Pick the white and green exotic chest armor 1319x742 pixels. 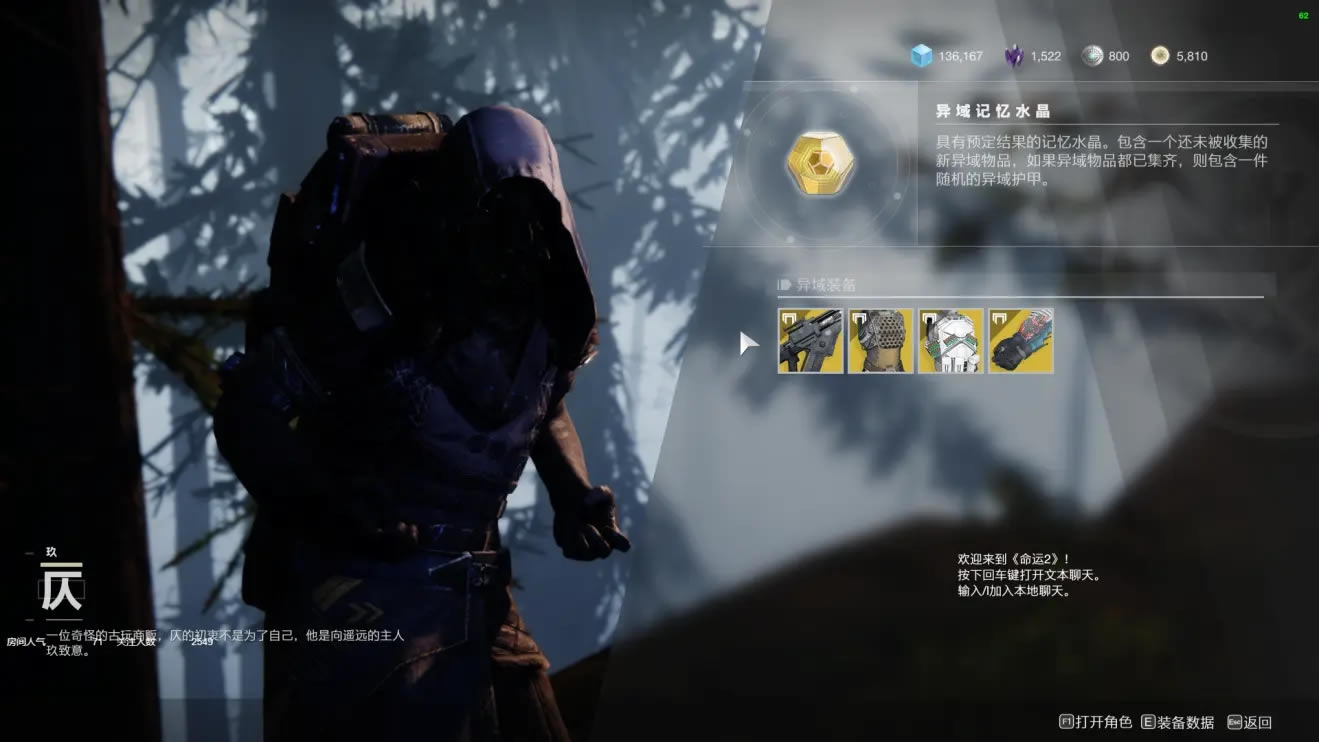(x=950, y=341)
